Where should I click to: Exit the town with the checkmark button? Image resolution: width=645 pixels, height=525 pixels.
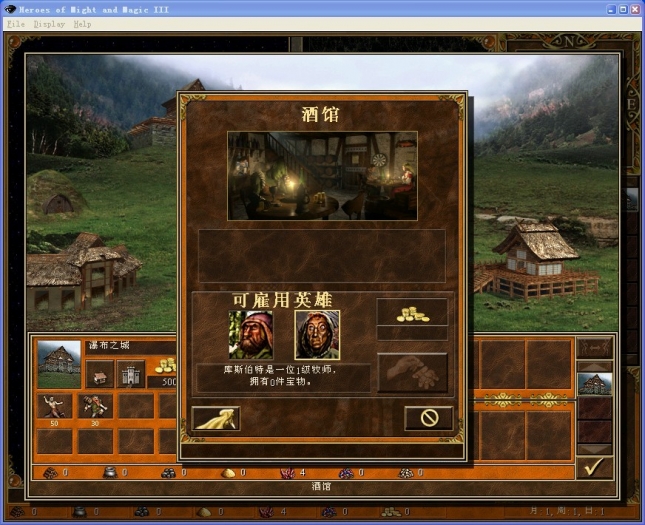pyautogui.click(x=594, y=467)
